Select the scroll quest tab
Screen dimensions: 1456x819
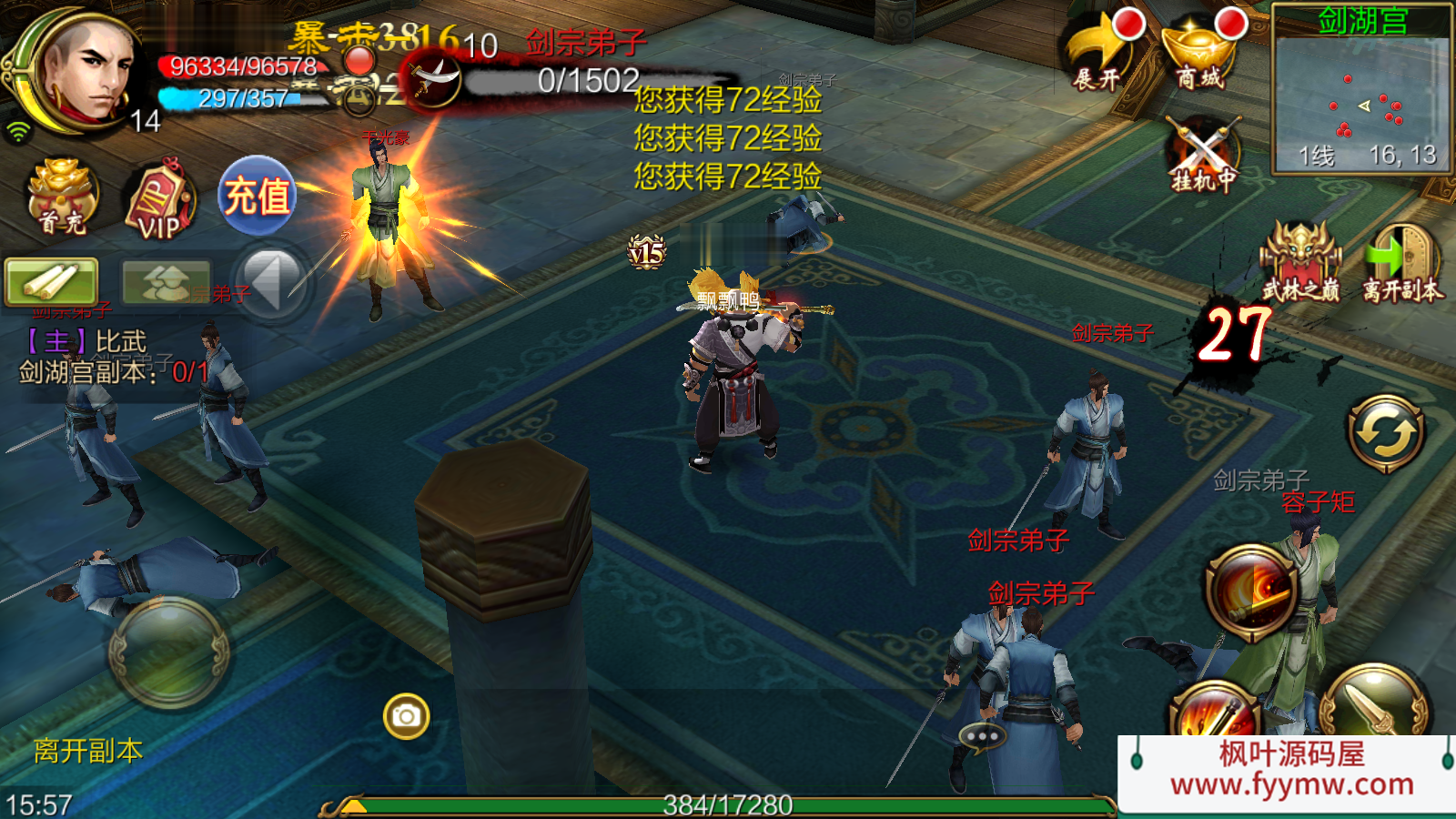51,281
